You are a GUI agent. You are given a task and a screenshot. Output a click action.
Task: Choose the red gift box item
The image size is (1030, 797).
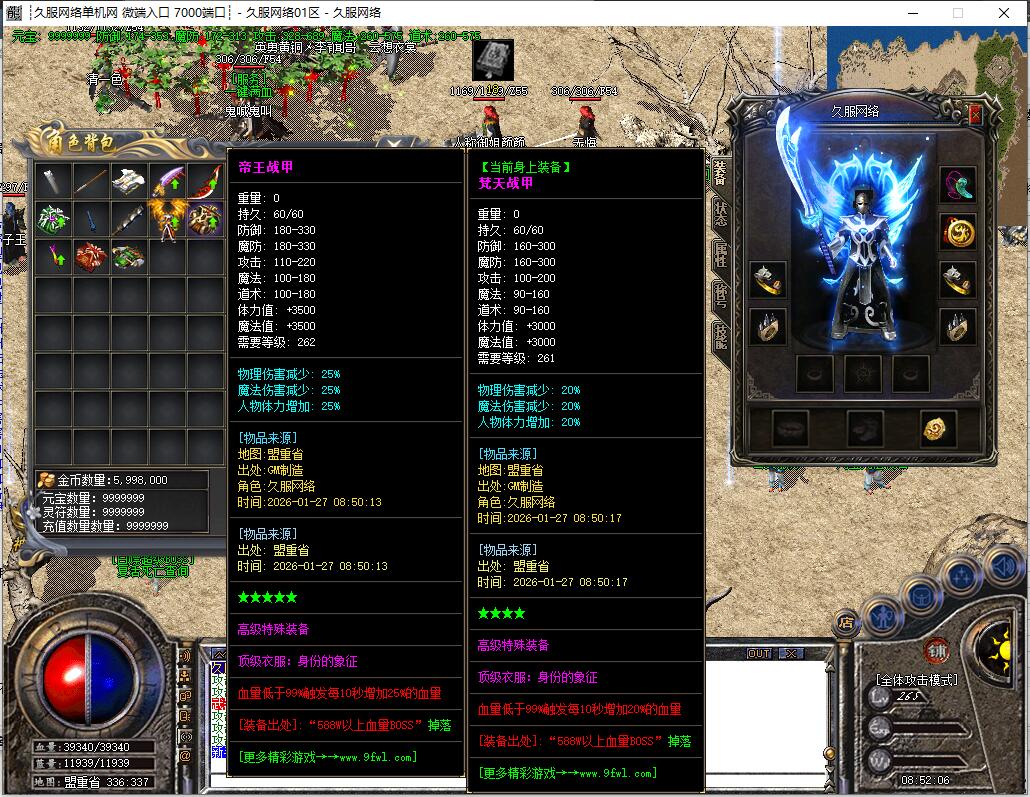coord(92,256)
